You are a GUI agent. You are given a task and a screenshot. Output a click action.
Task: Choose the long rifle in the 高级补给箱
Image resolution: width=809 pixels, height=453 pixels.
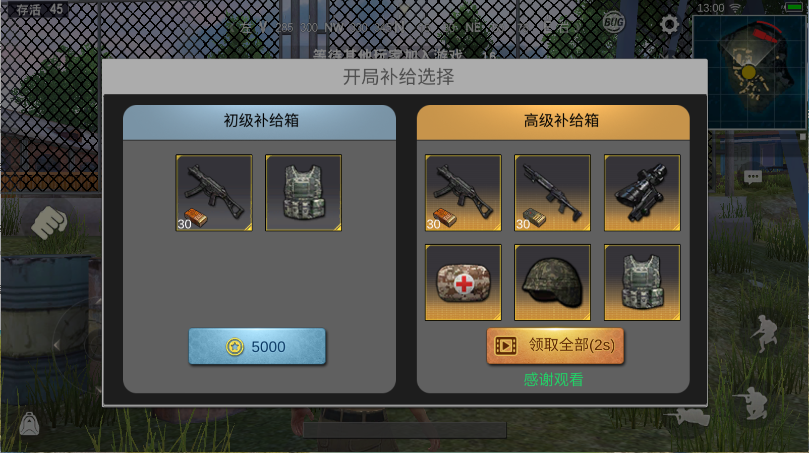click(552, 193)
